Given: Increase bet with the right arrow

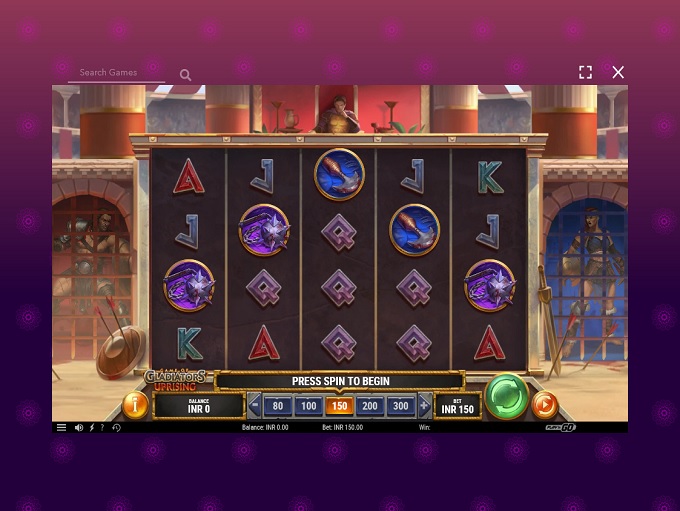Looking at the screenshot, I should coord(424,406).
